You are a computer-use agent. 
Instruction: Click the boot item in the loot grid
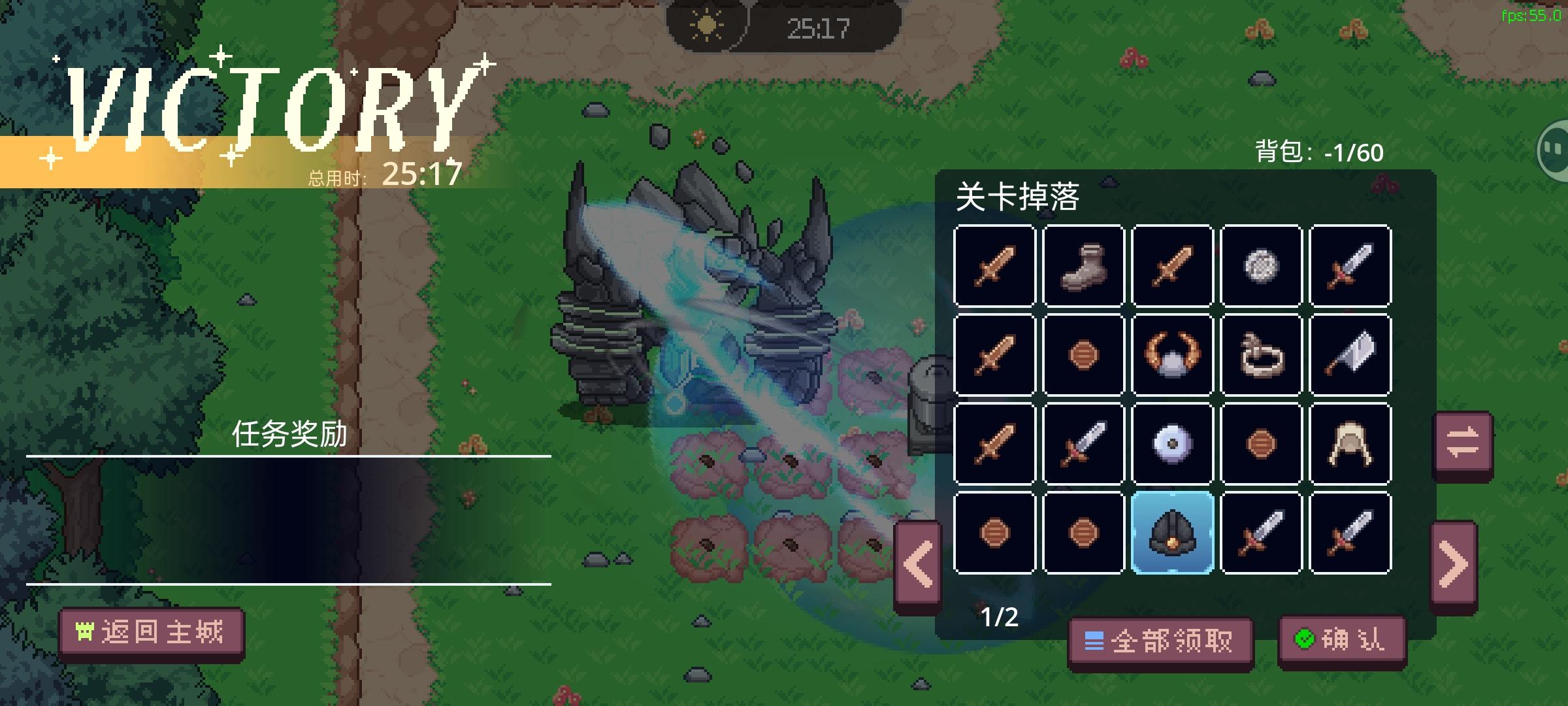(x=1084, y=267)
